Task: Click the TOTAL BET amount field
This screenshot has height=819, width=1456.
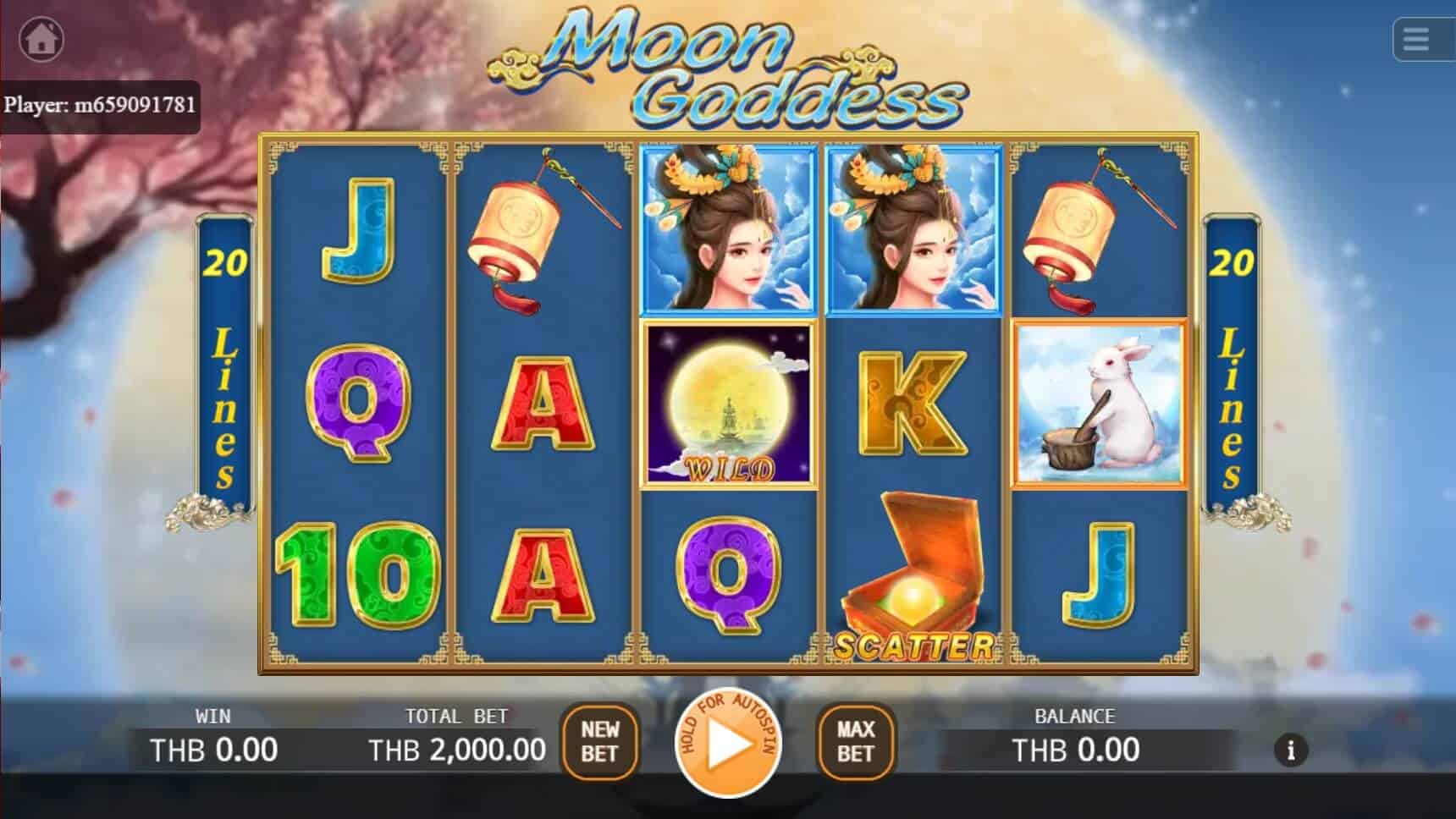Action: tap(457, 748)
